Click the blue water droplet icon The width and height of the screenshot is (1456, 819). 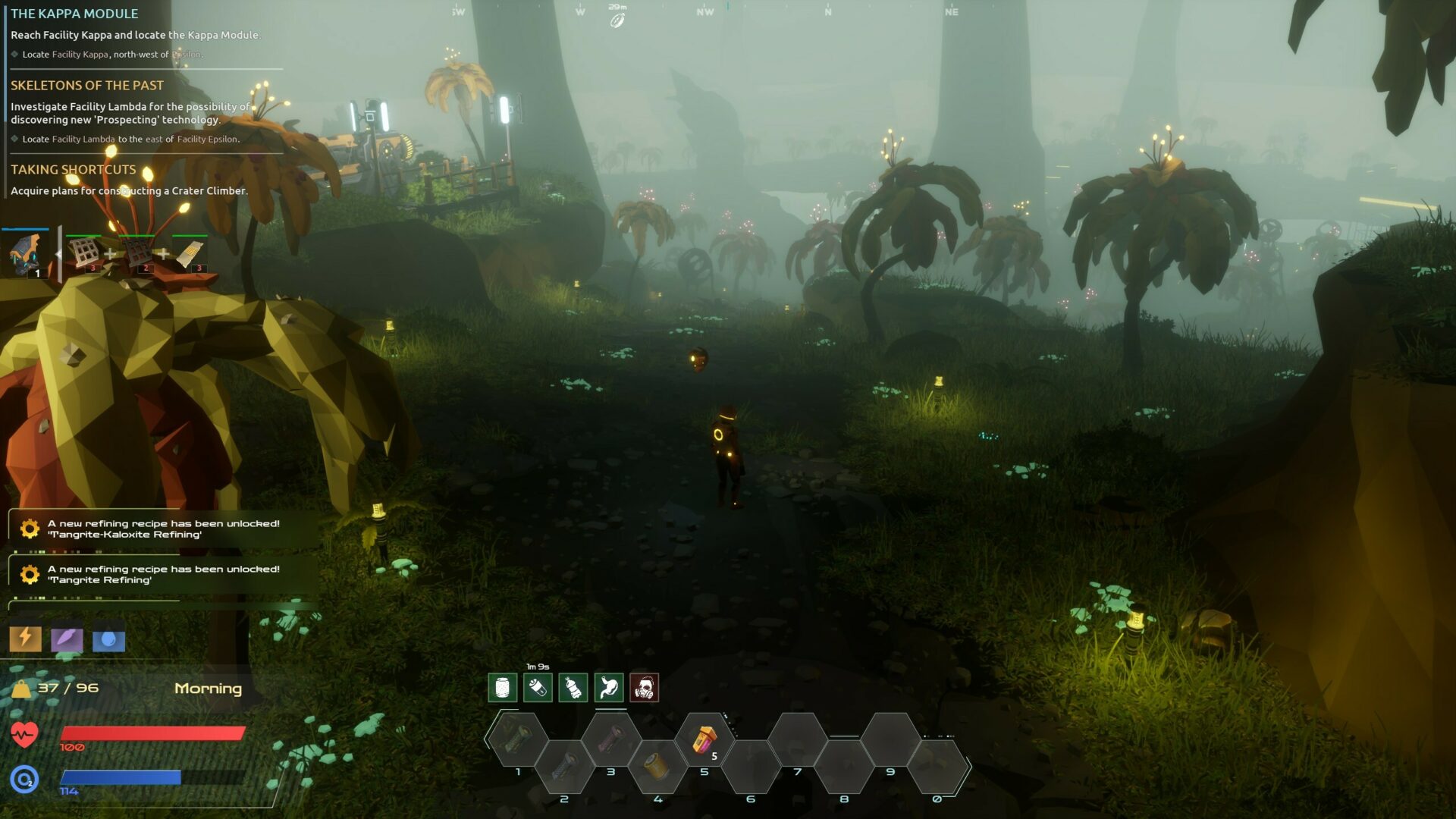point(108,640)
